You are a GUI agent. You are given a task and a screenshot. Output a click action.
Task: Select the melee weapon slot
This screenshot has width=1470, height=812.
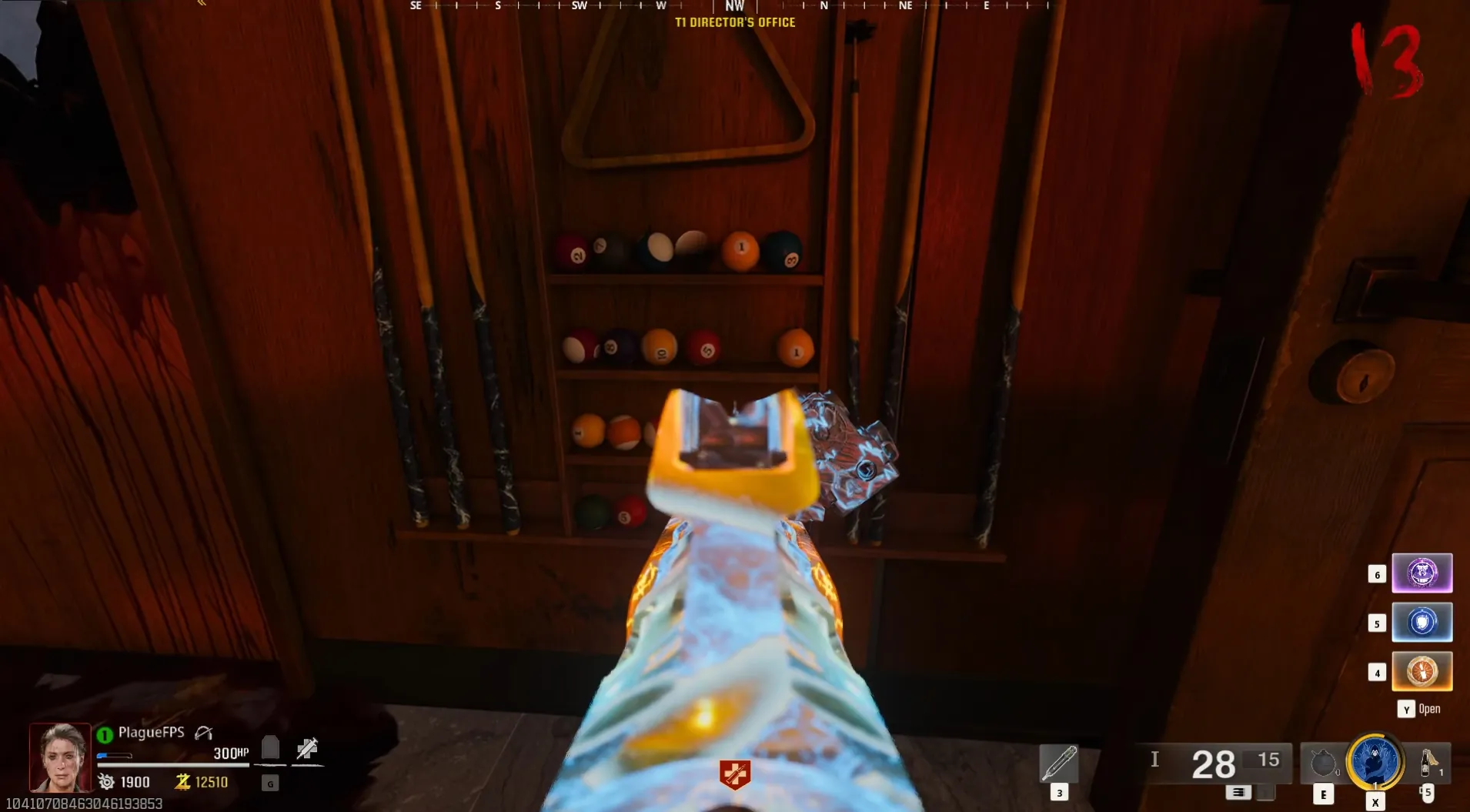pyautogui.click(x=1058, y=763)
